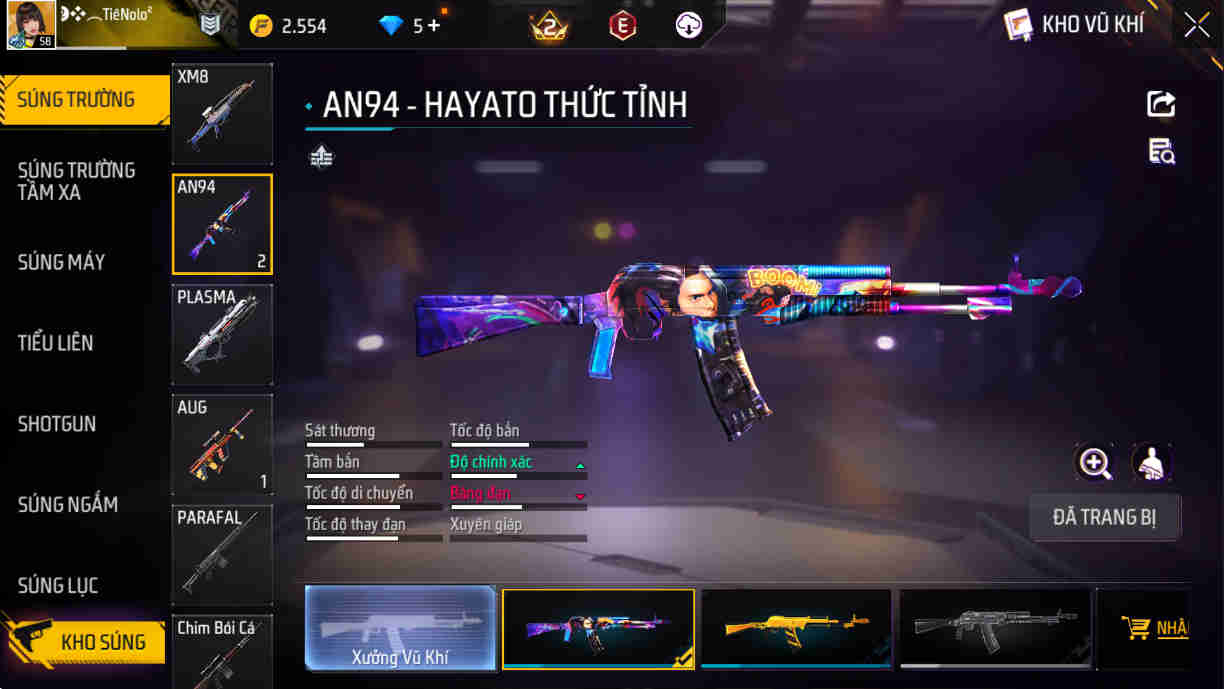Screen dimensions: 1224x689
Task: Pick the PLASMA weapon from the list
Action: 222,335
